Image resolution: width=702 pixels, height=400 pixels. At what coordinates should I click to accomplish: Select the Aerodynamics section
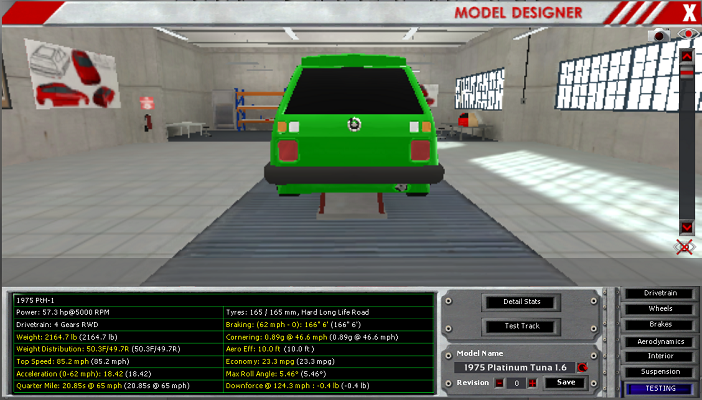click(659, 341)
